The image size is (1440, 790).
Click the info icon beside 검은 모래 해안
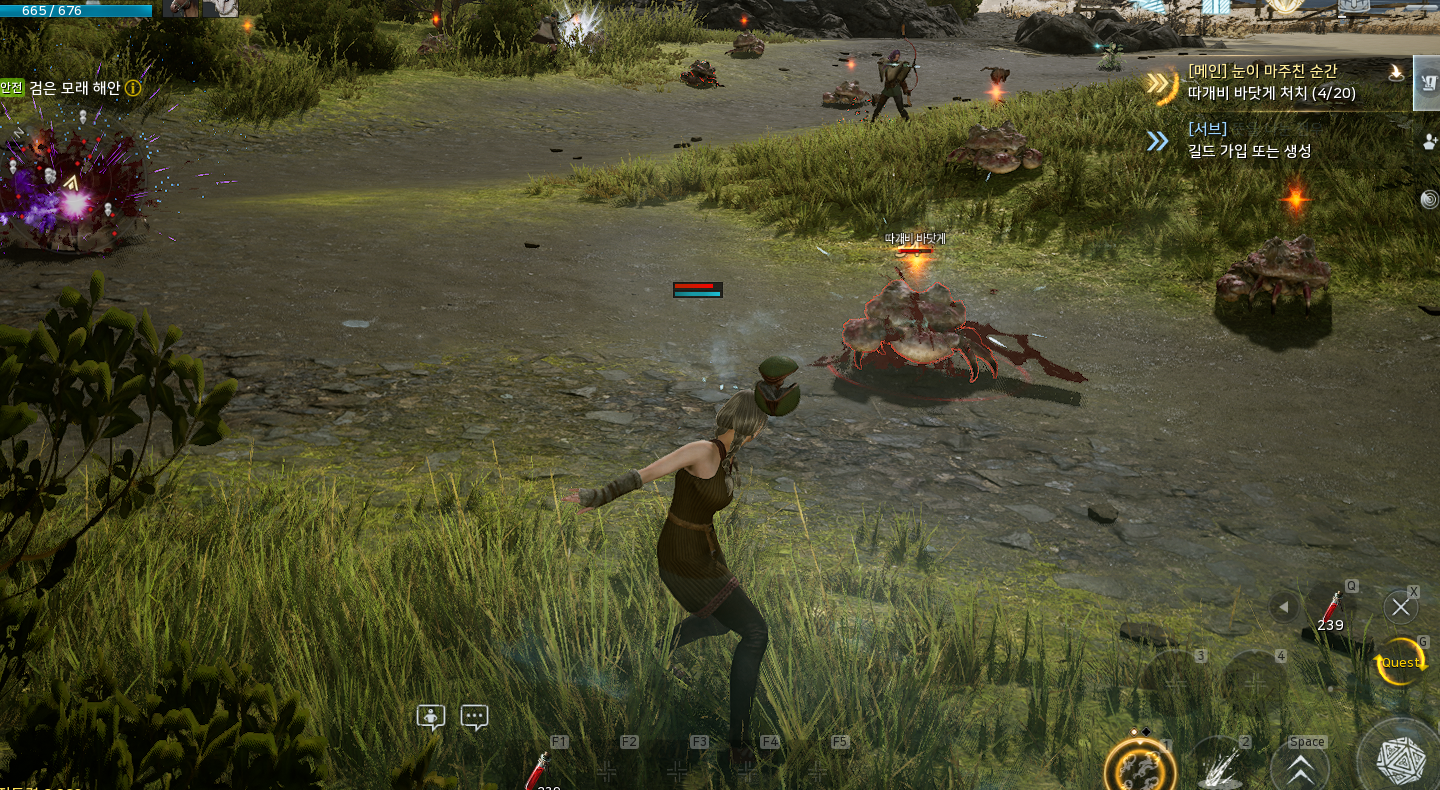[x=133, y=88]
